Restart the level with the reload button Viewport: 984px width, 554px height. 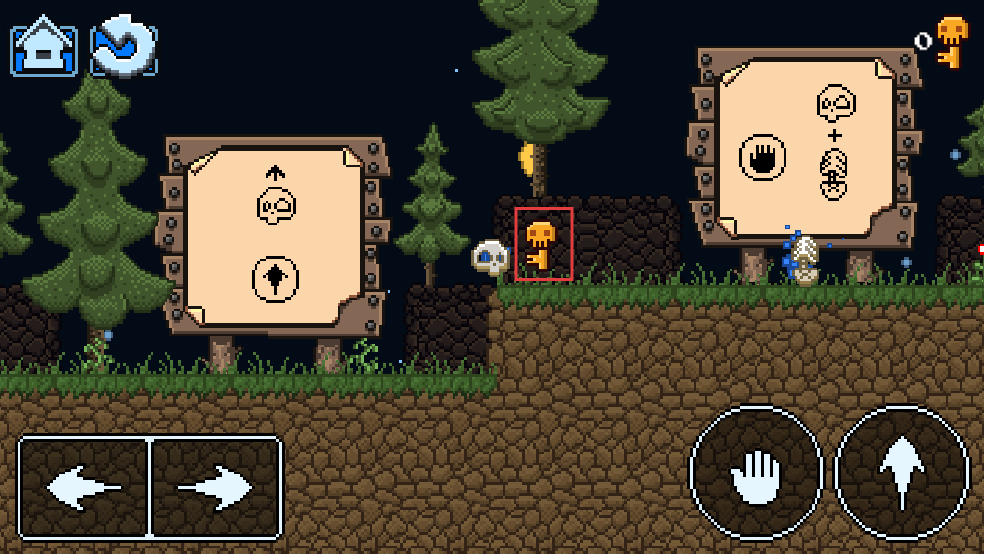[123, 47]
